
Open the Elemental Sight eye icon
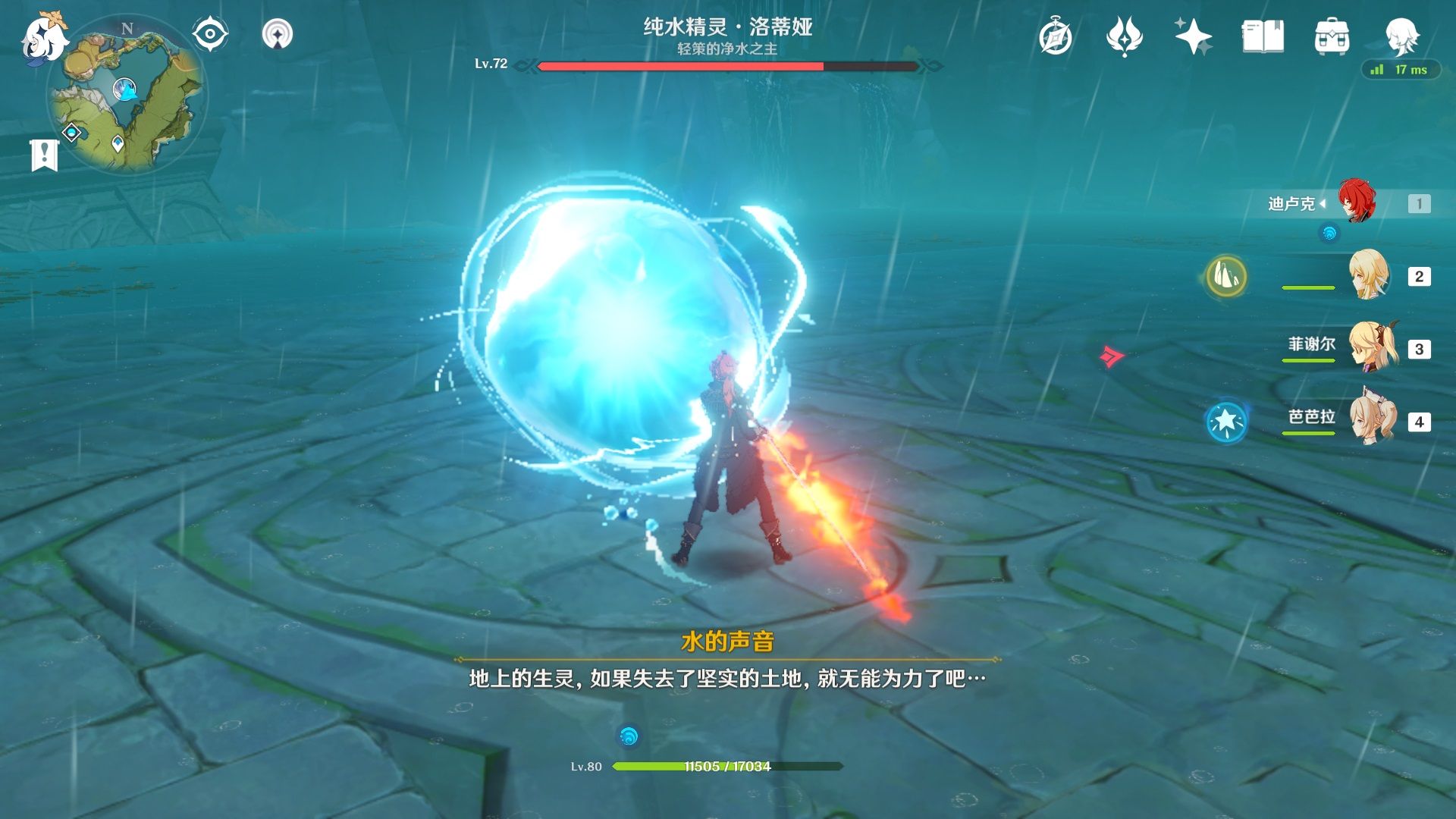click(x=210, y=33)
